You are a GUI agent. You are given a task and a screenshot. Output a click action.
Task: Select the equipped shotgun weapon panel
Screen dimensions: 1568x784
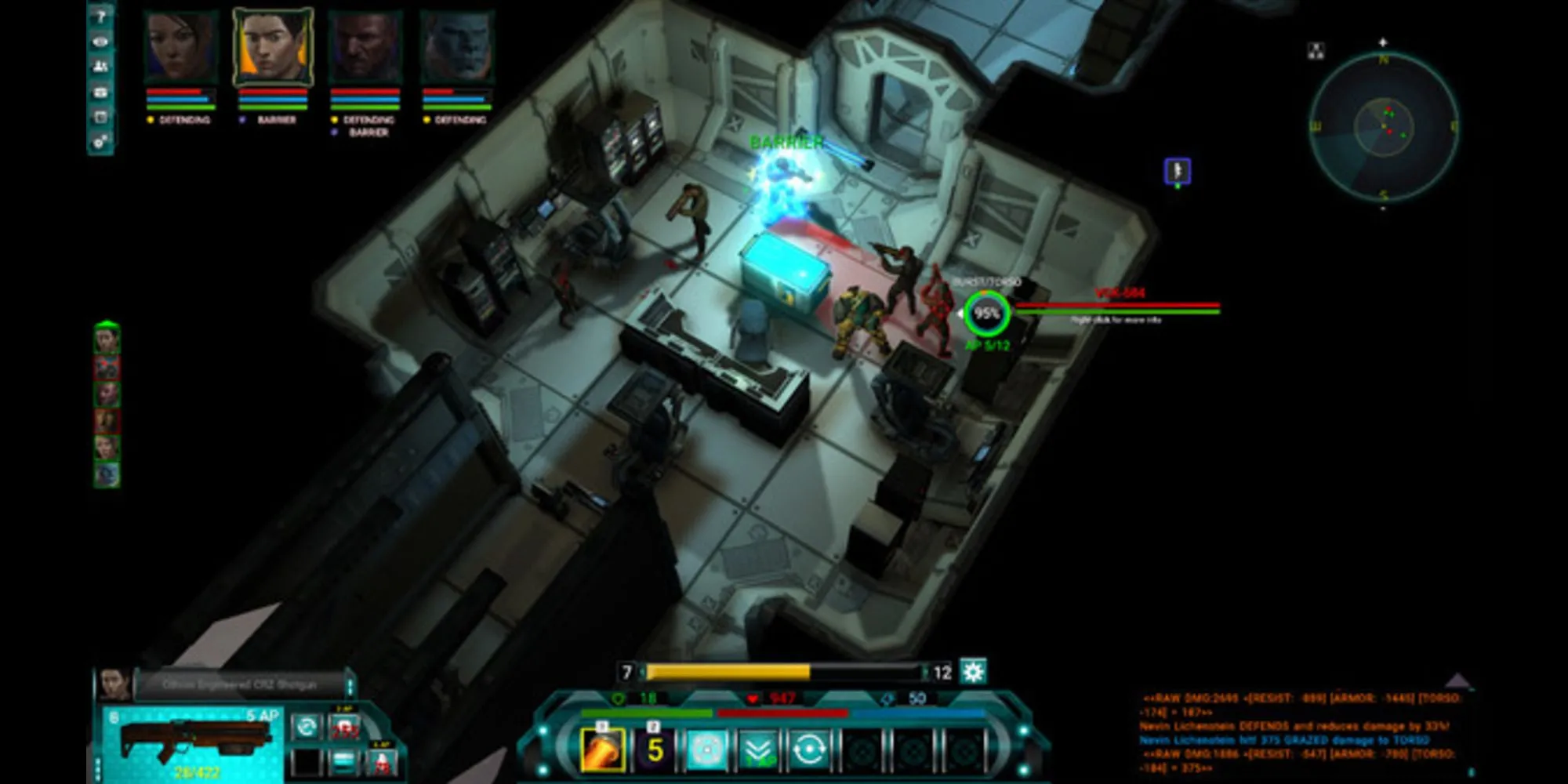tap(192, 741)
